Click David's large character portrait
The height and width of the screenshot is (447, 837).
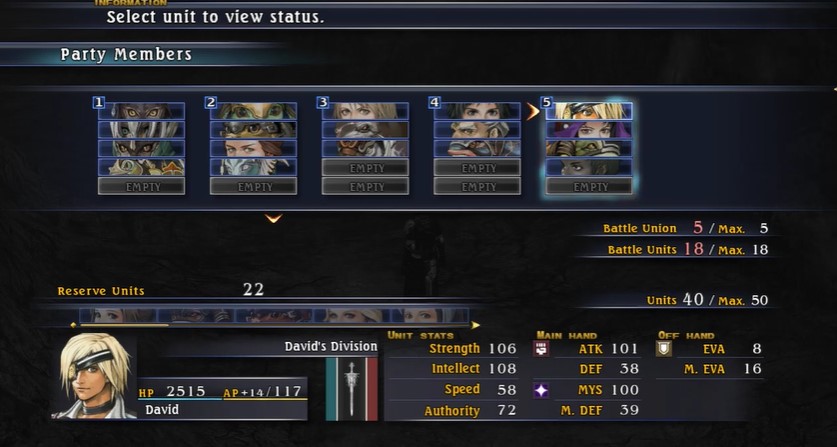tap(94, 375)
